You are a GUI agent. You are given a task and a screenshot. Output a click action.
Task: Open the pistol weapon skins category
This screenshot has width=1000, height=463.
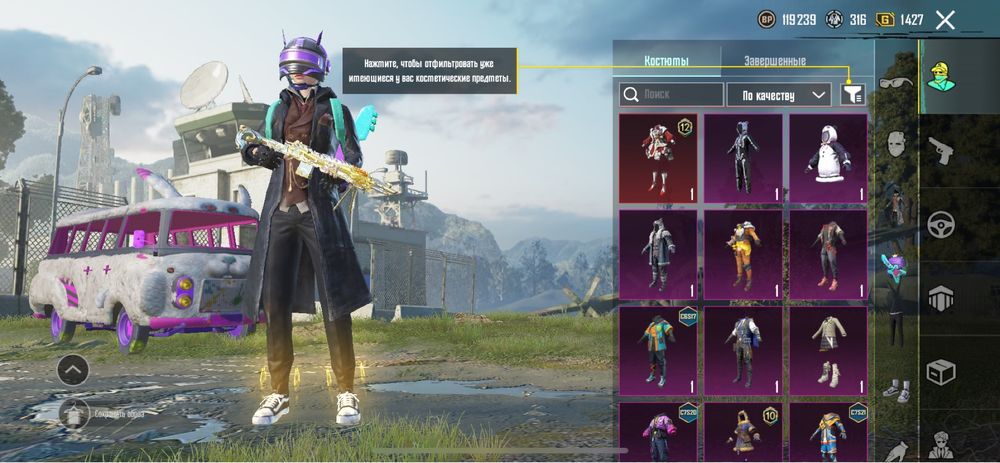click(940, 150)
